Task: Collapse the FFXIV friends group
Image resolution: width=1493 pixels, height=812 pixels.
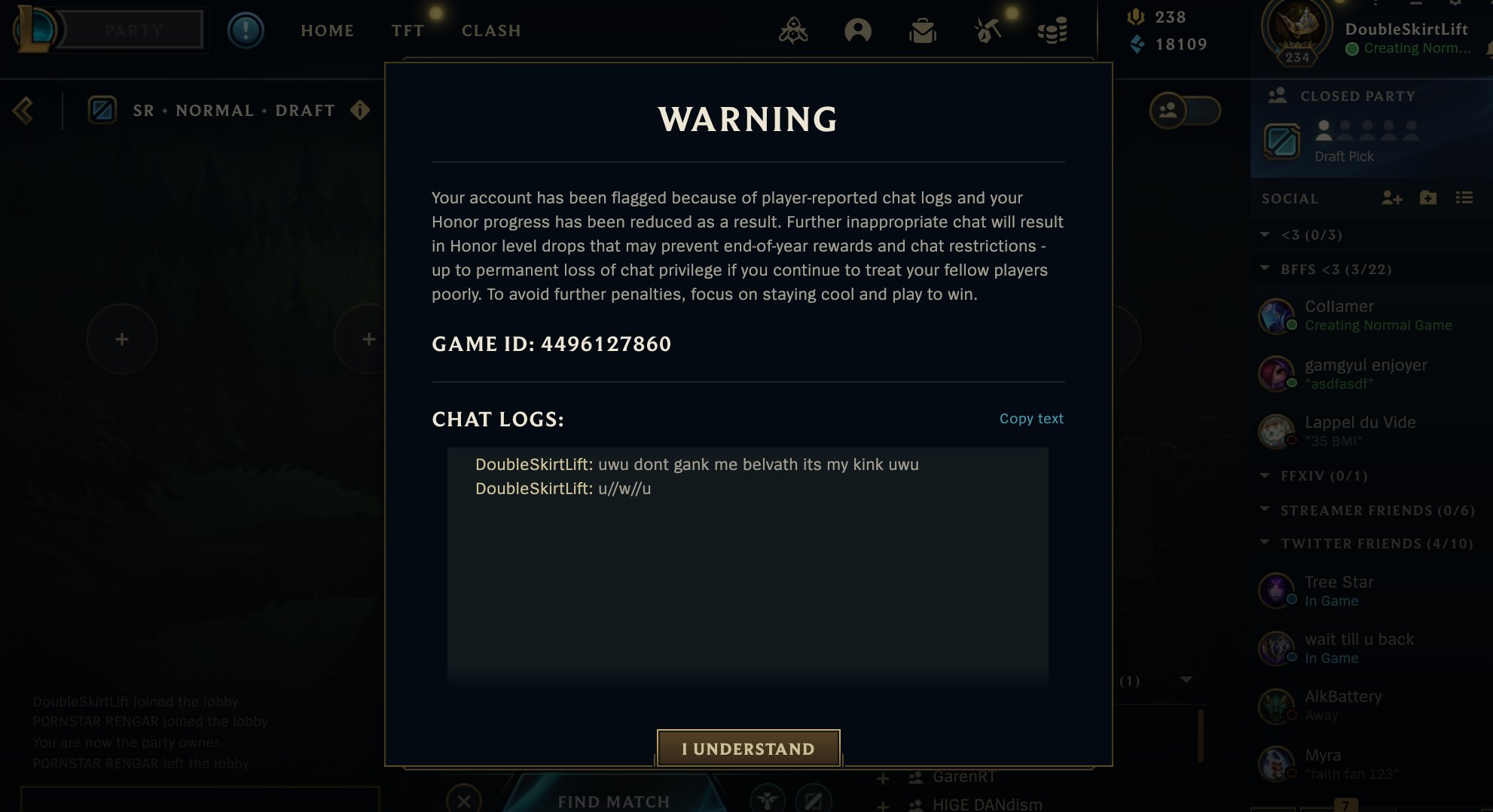Action: pos(1265,476)
